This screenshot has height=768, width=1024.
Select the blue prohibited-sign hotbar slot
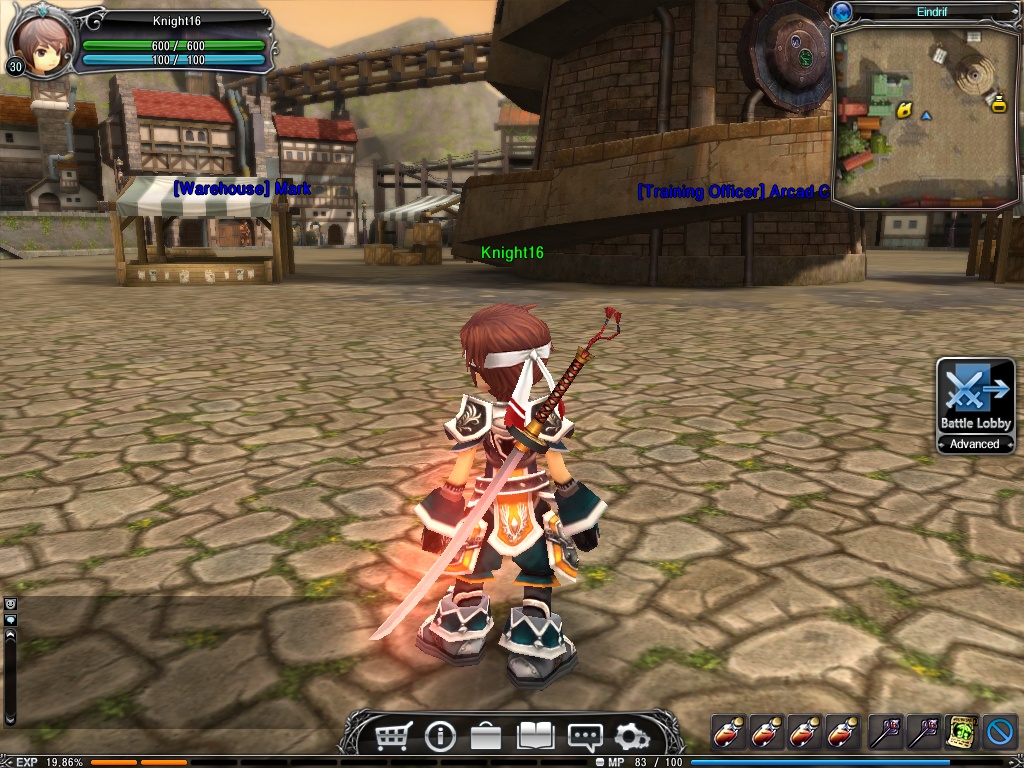(999, 732)
